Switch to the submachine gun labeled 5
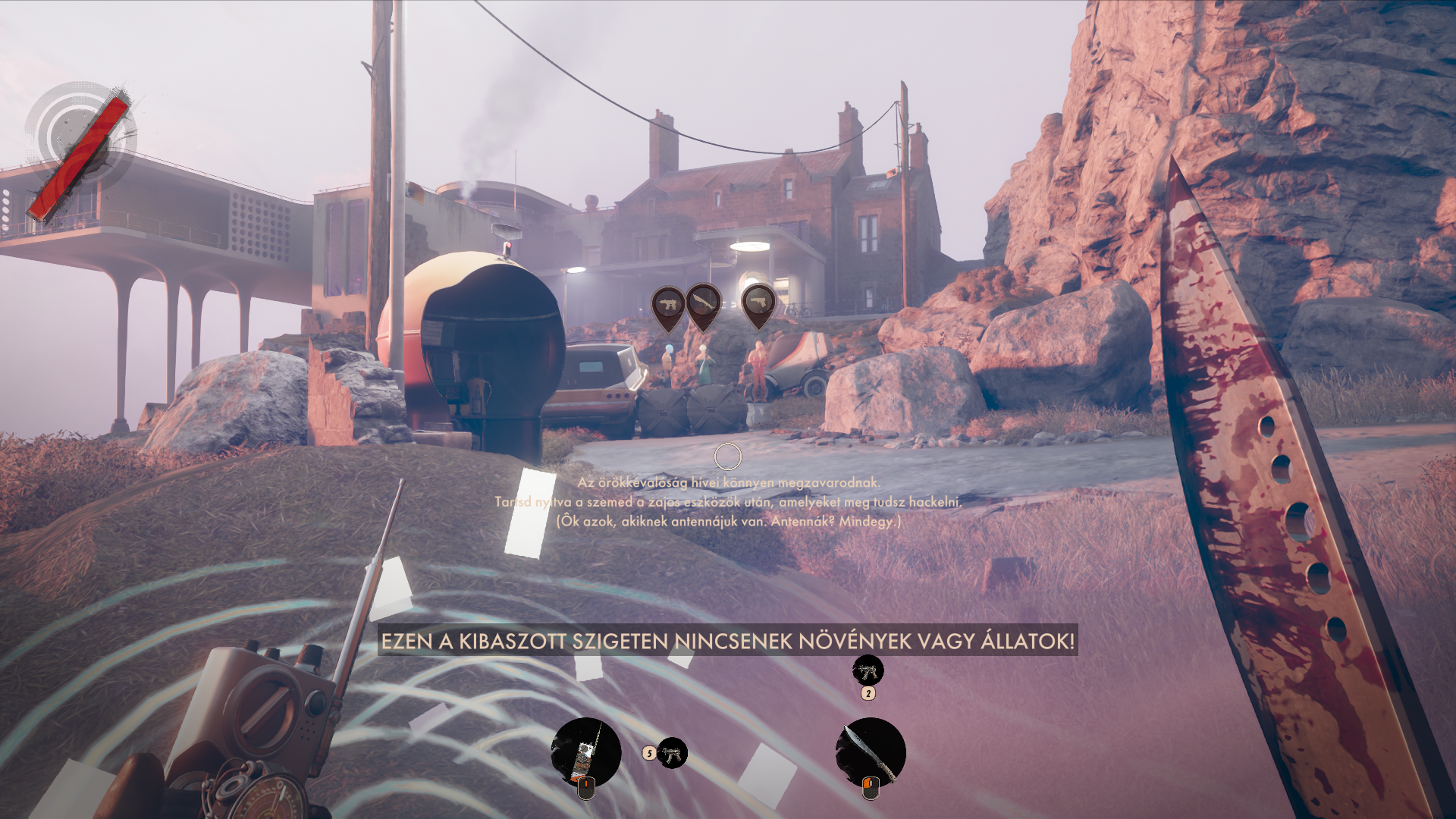Image resolution: width=1456 pixels, height=819 pixels. tap(671, 753)
